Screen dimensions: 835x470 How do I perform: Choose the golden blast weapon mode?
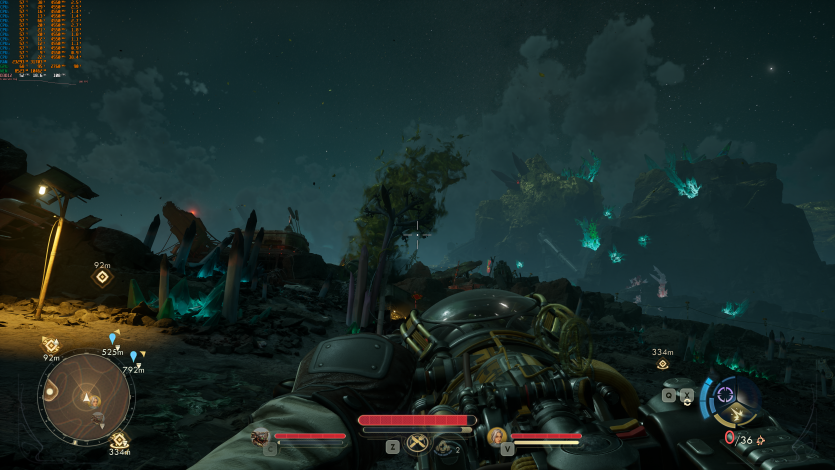tap(738, 414)
